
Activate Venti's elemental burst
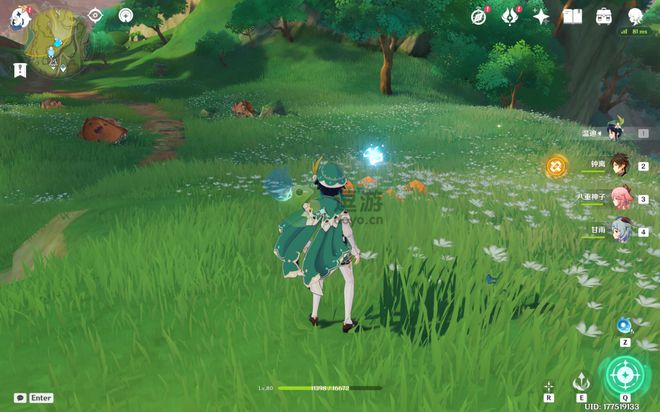(625, 377)
